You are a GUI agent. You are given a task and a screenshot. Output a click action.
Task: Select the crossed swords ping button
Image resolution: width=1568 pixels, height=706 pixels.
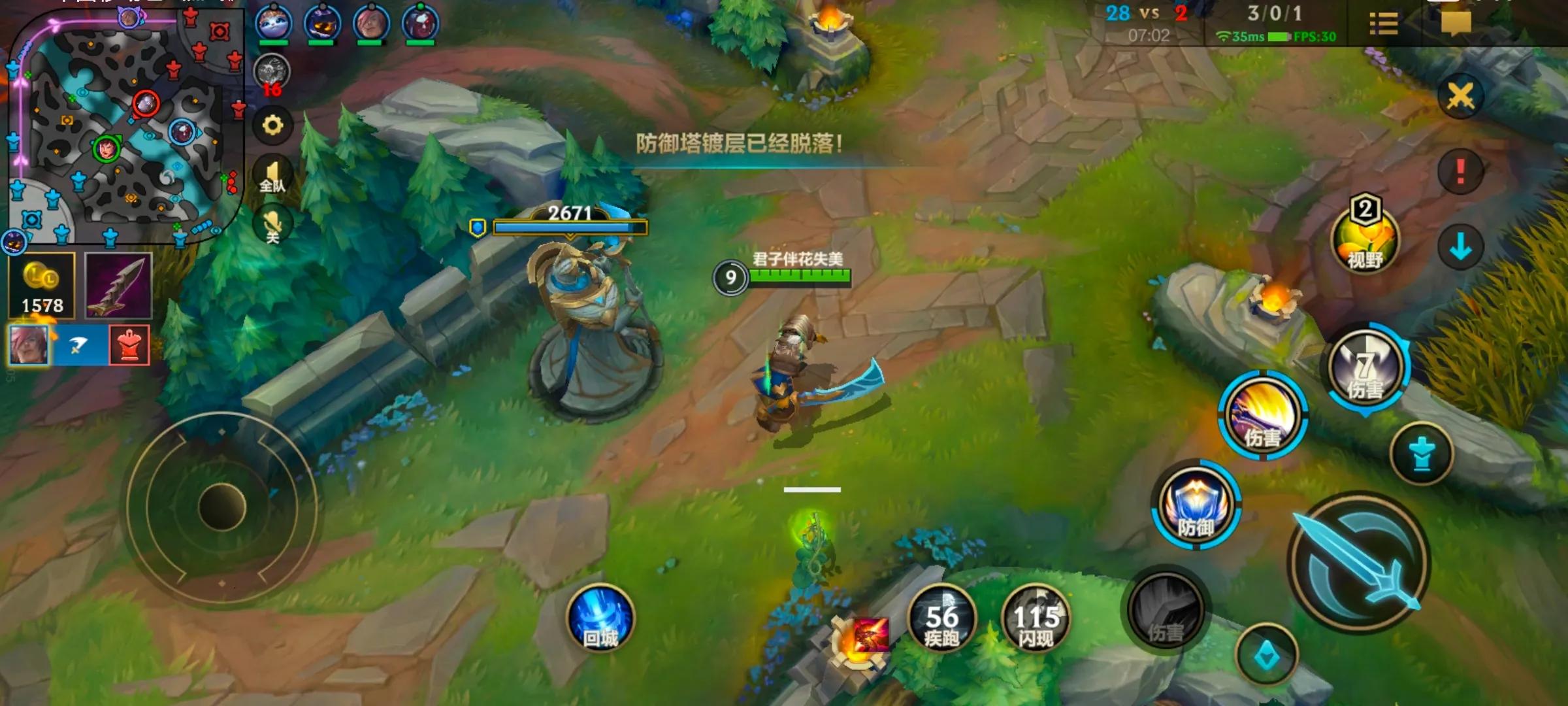1460,97
